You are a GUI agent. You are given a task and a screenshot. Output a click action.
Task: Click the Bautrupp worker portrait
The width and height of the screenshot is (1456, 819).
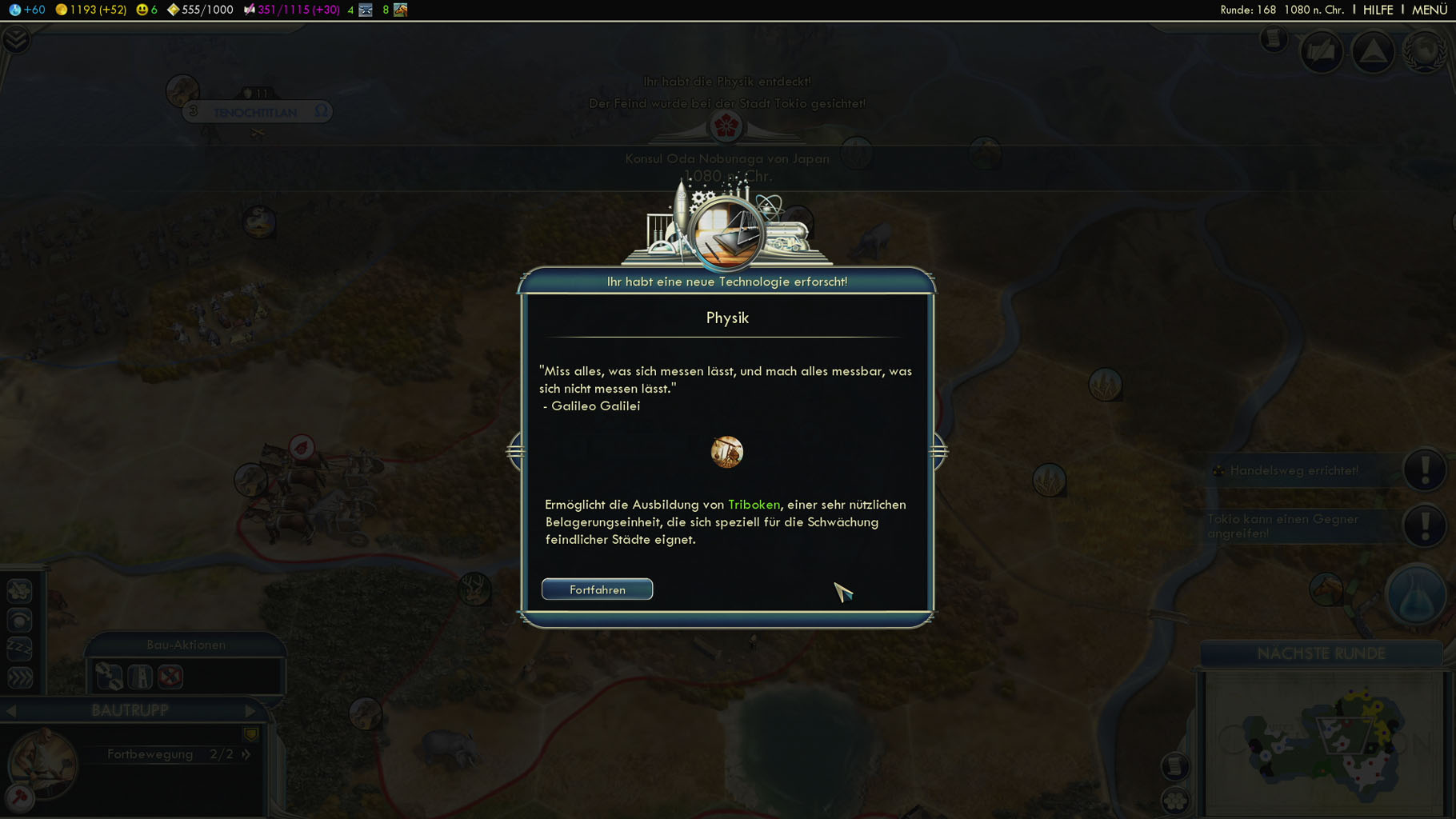[x=43, y=764]
